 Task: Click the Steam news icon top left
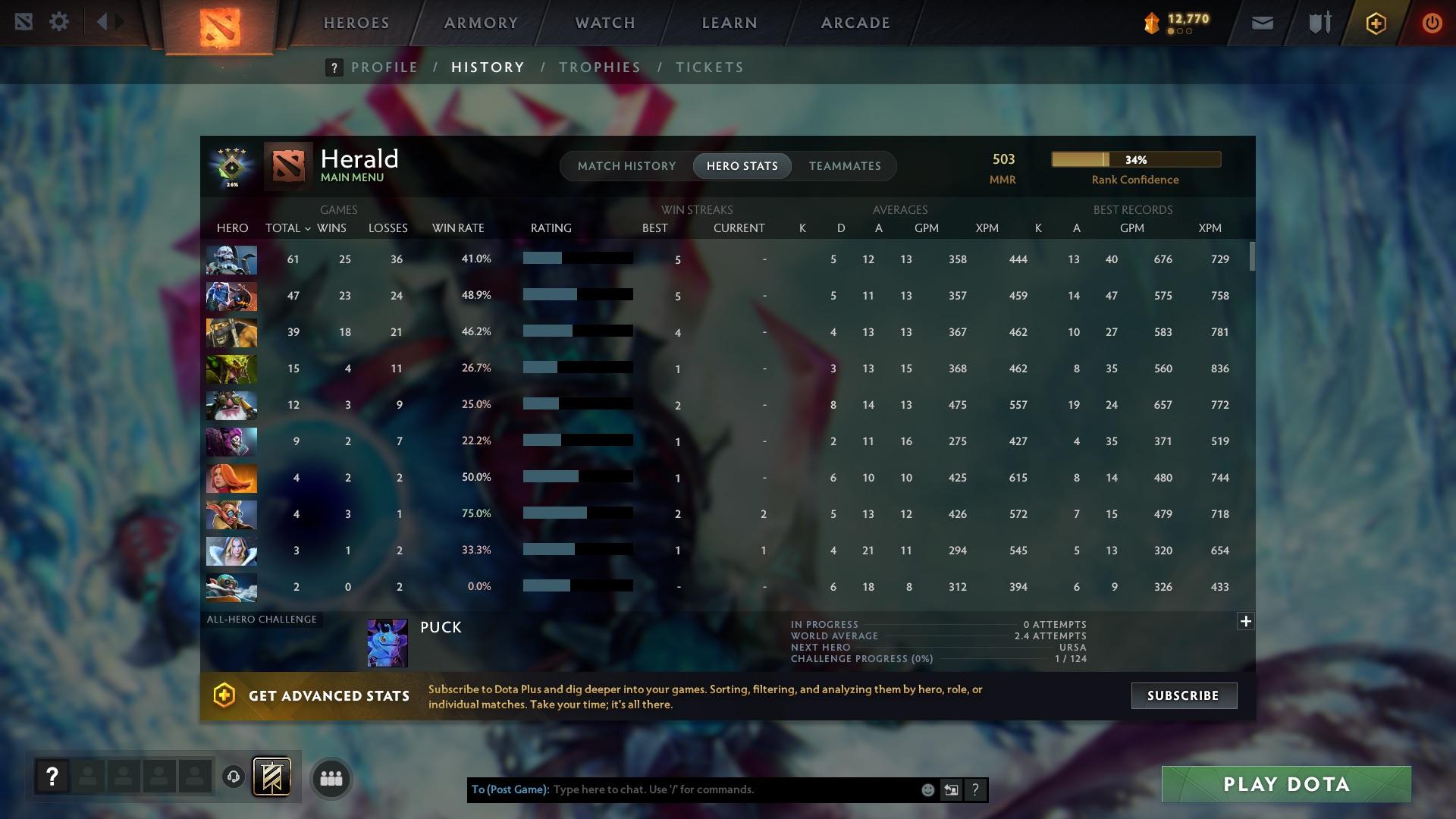[x=25, y=21]
